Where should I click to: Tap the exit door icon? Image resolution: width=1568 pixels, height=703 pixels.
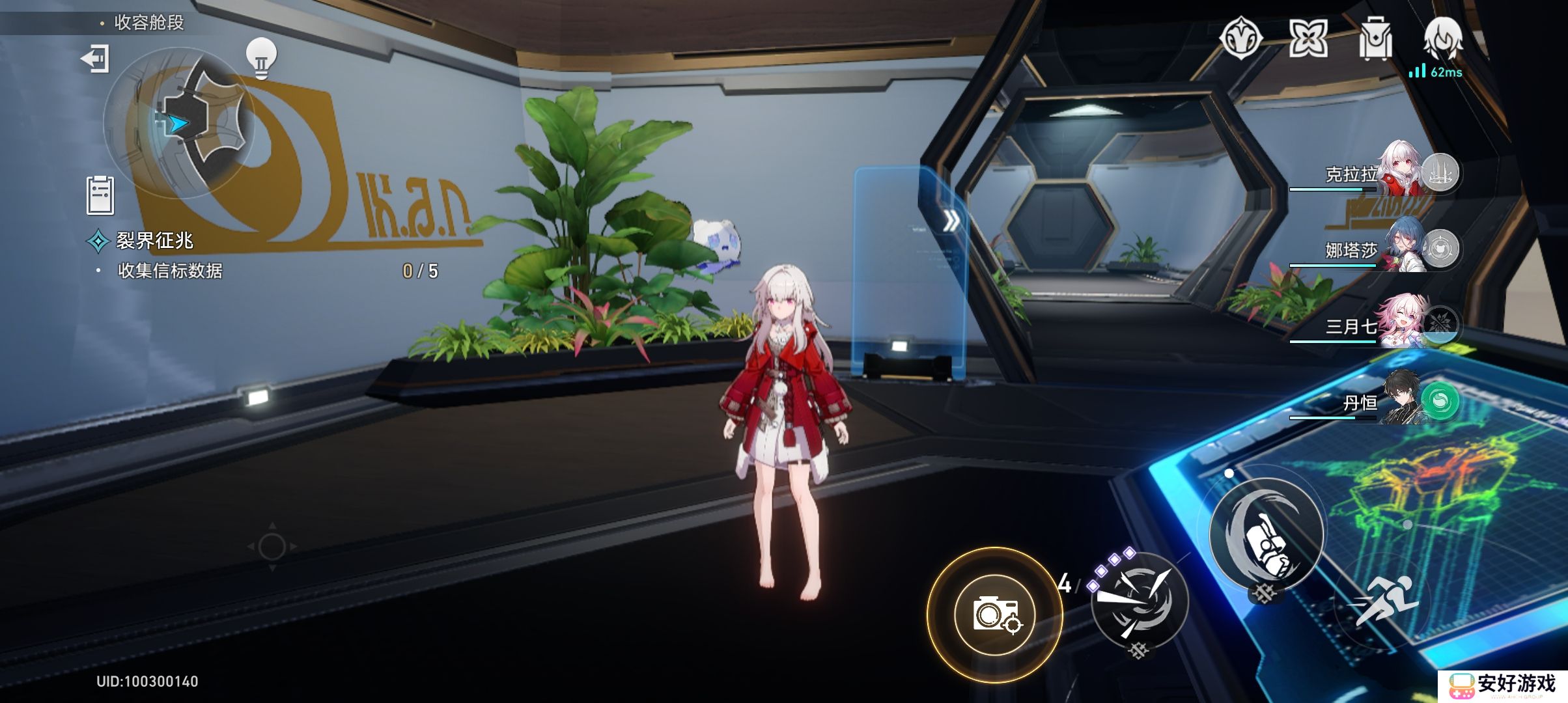click(95, 59)
